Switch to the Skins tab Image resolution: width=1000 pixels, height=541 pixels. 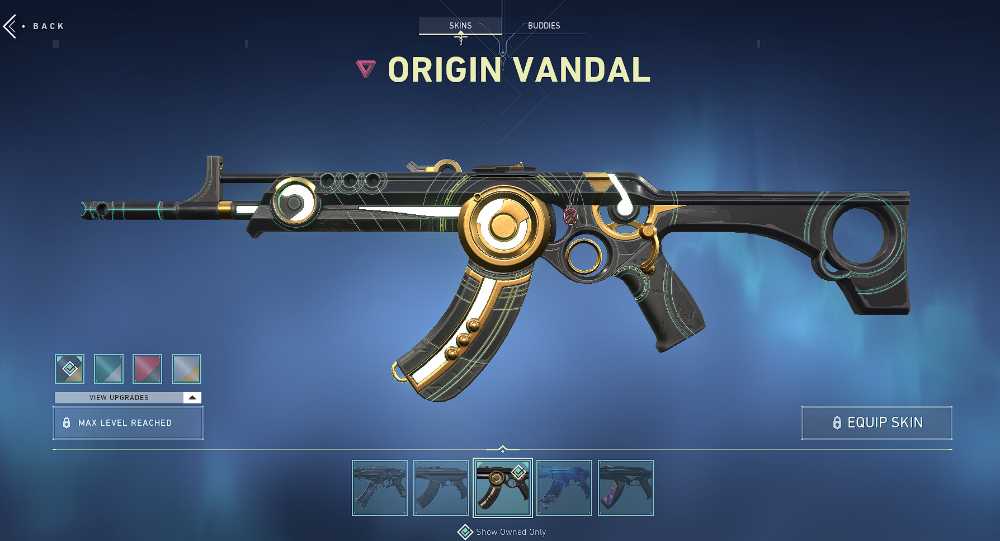tap(460, 25)
